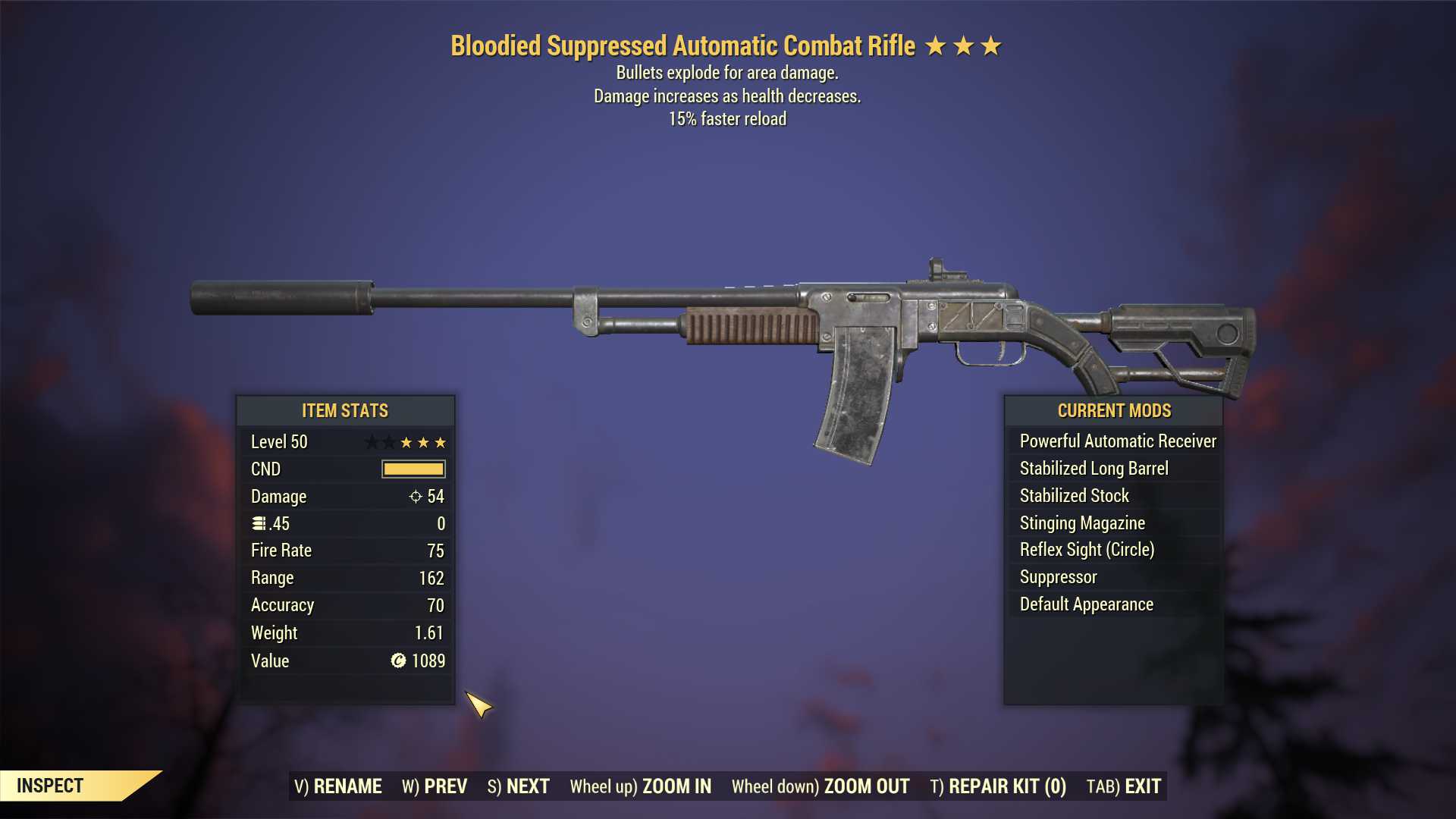Exit the inspect screen via EXIT
1456x819 pixels.
click(x=1124, y=786)
